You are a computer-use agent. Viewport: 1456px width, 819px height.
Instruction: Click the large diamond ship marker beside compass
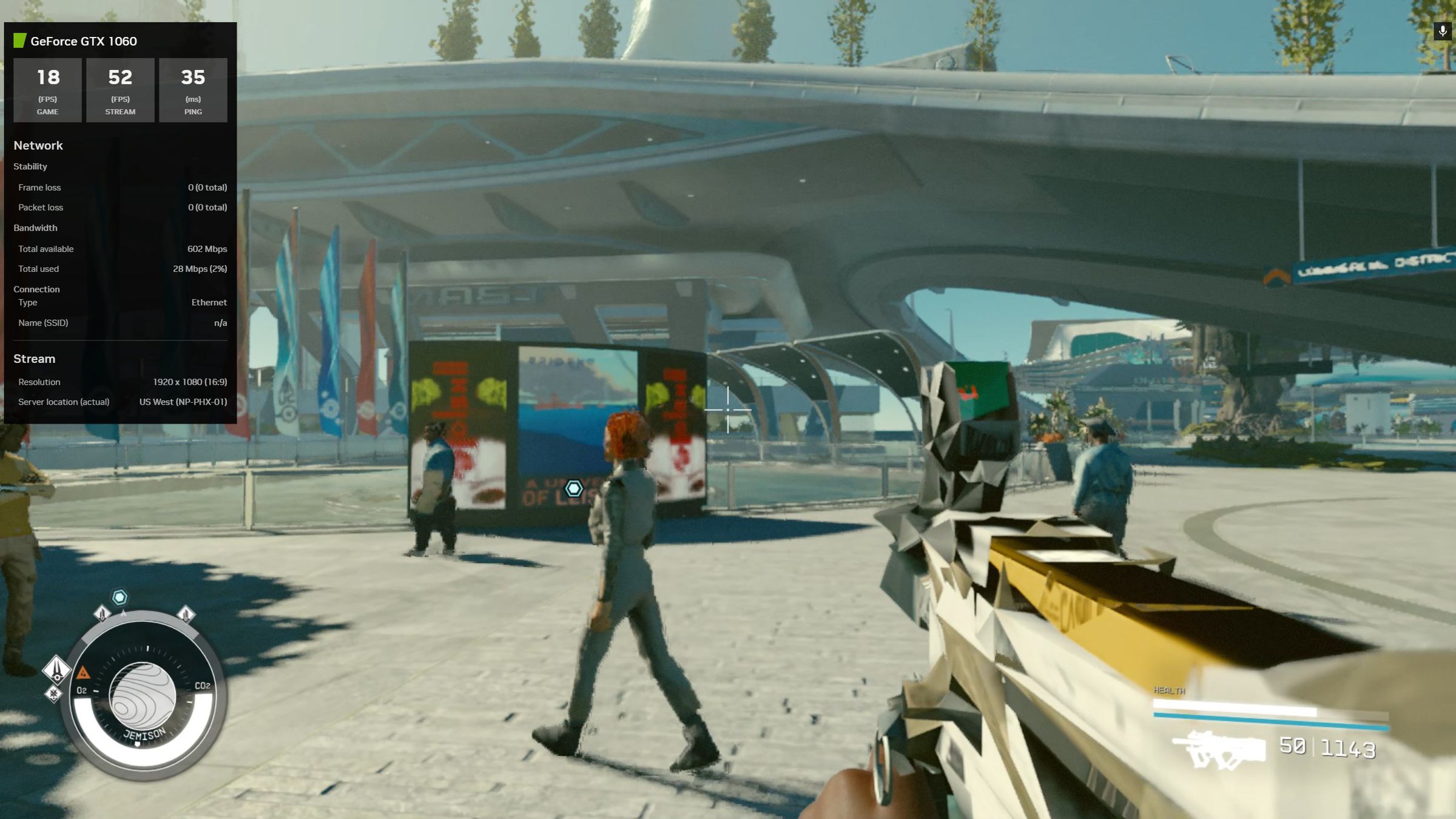coord(56,669)
